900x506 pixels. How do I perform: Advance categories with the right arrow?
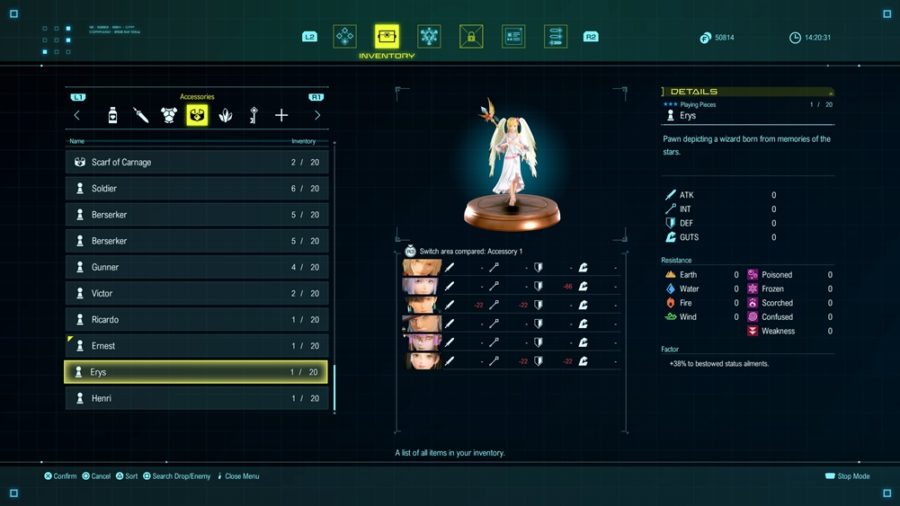coord(317,115)
